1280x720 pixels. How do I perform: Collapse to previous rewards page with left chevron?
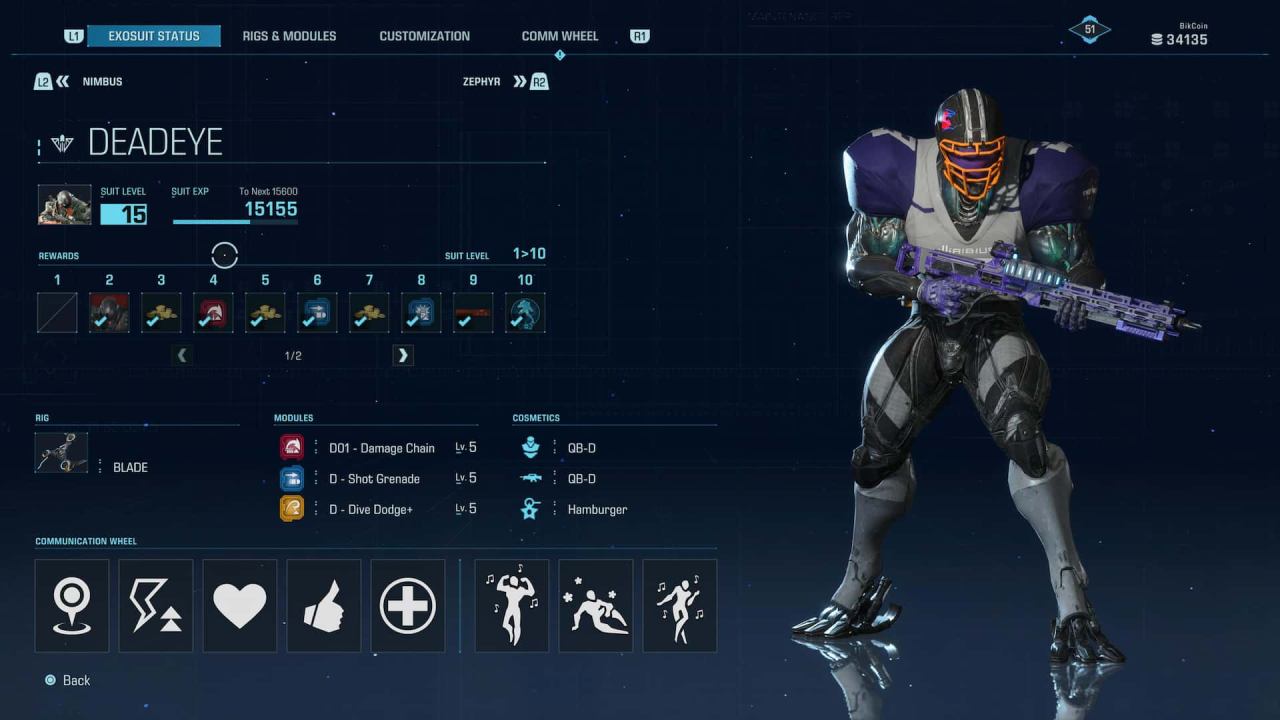[182, 355]
